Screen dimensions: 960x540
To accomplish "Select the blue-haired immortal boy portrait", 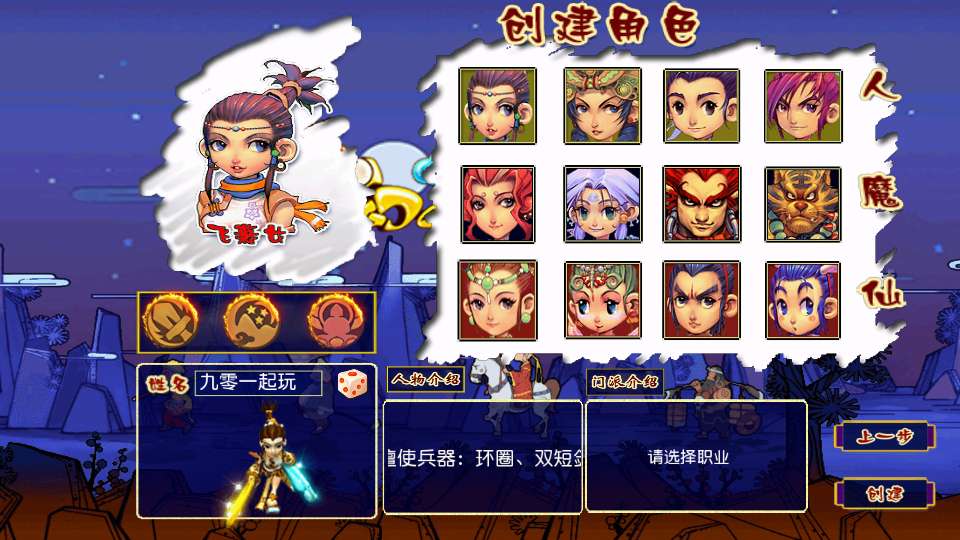I will coord(803,300).
